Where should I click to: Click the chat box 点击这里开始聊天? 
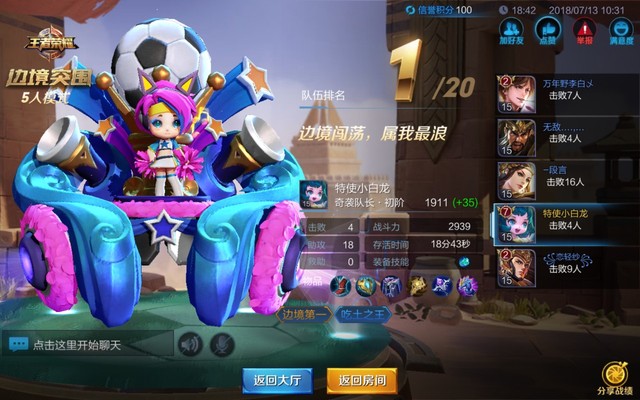tap(88, 345)
